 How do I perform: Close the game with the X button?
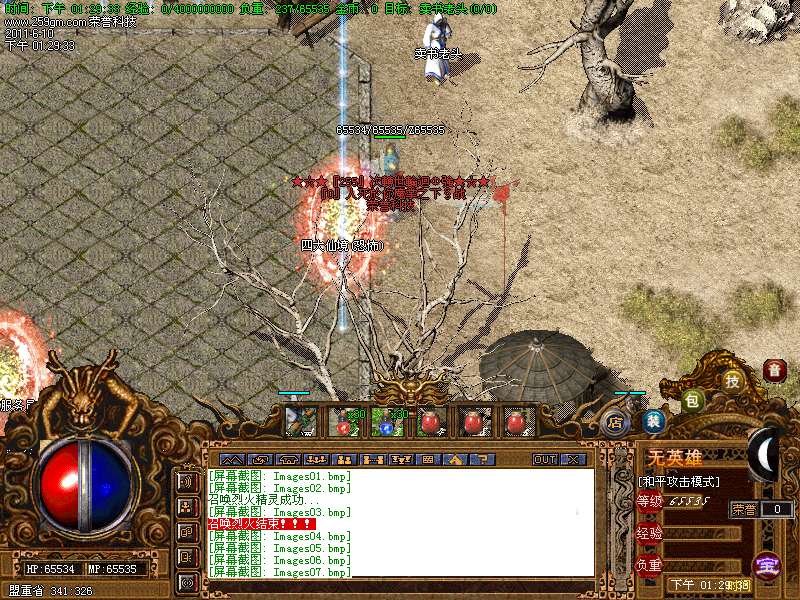click(572, 460)
